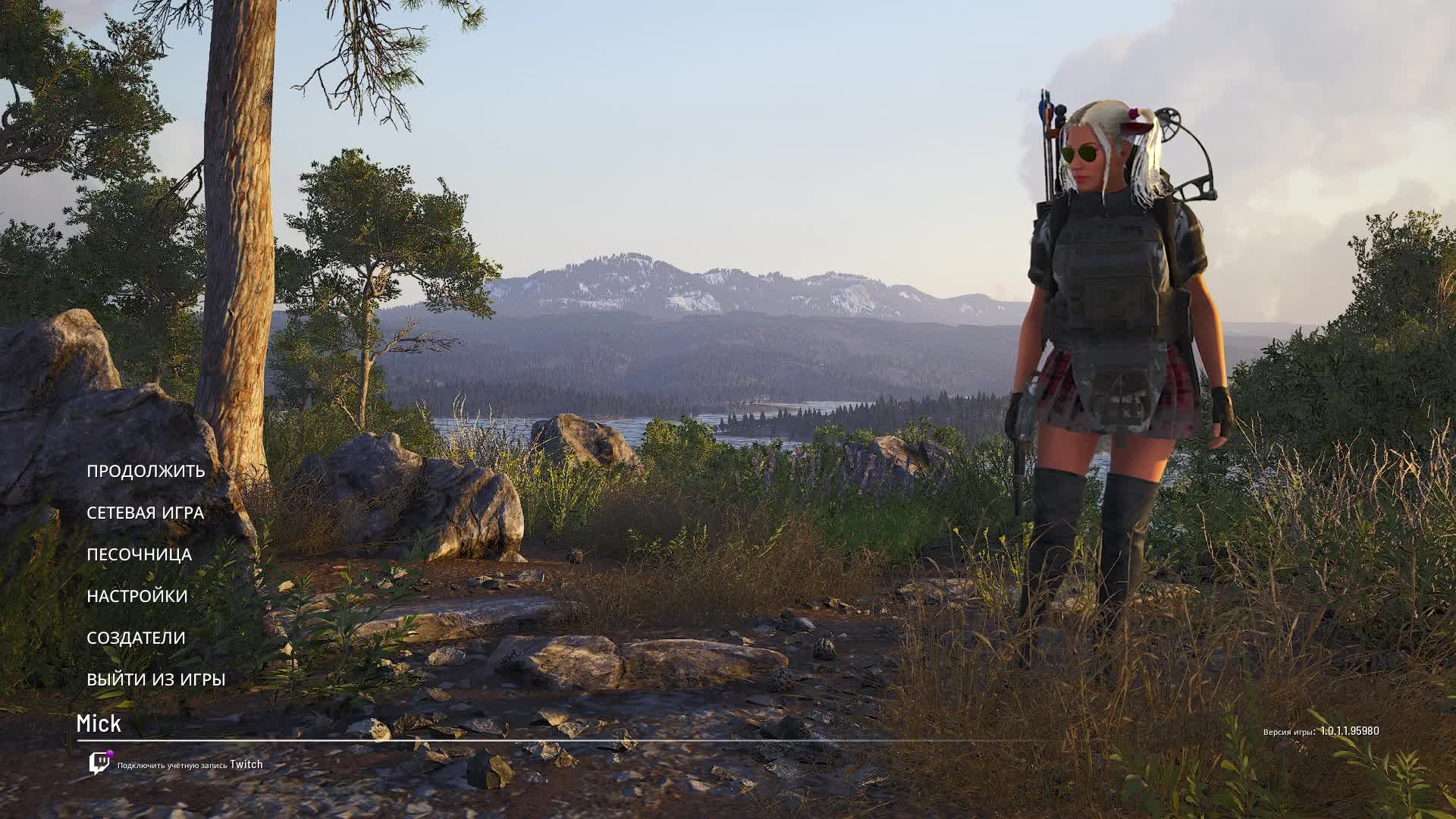The height and width of the screenshot is (819, 1456).
Task: Show the СОЗДАТЕЛИ credits screen
Action: [x=136, y=638]
